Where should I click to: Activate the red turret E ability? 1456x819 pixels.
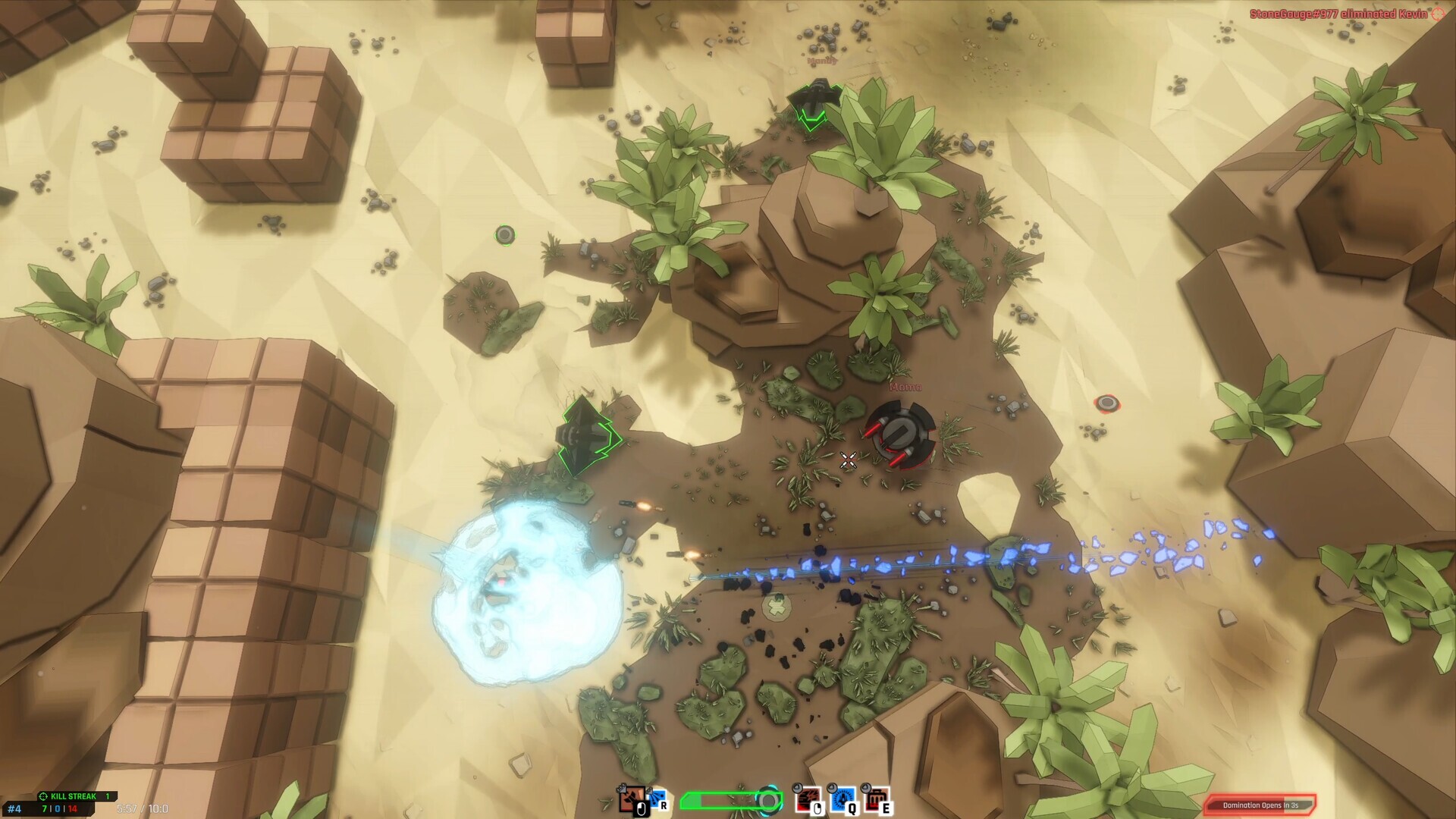876,799
